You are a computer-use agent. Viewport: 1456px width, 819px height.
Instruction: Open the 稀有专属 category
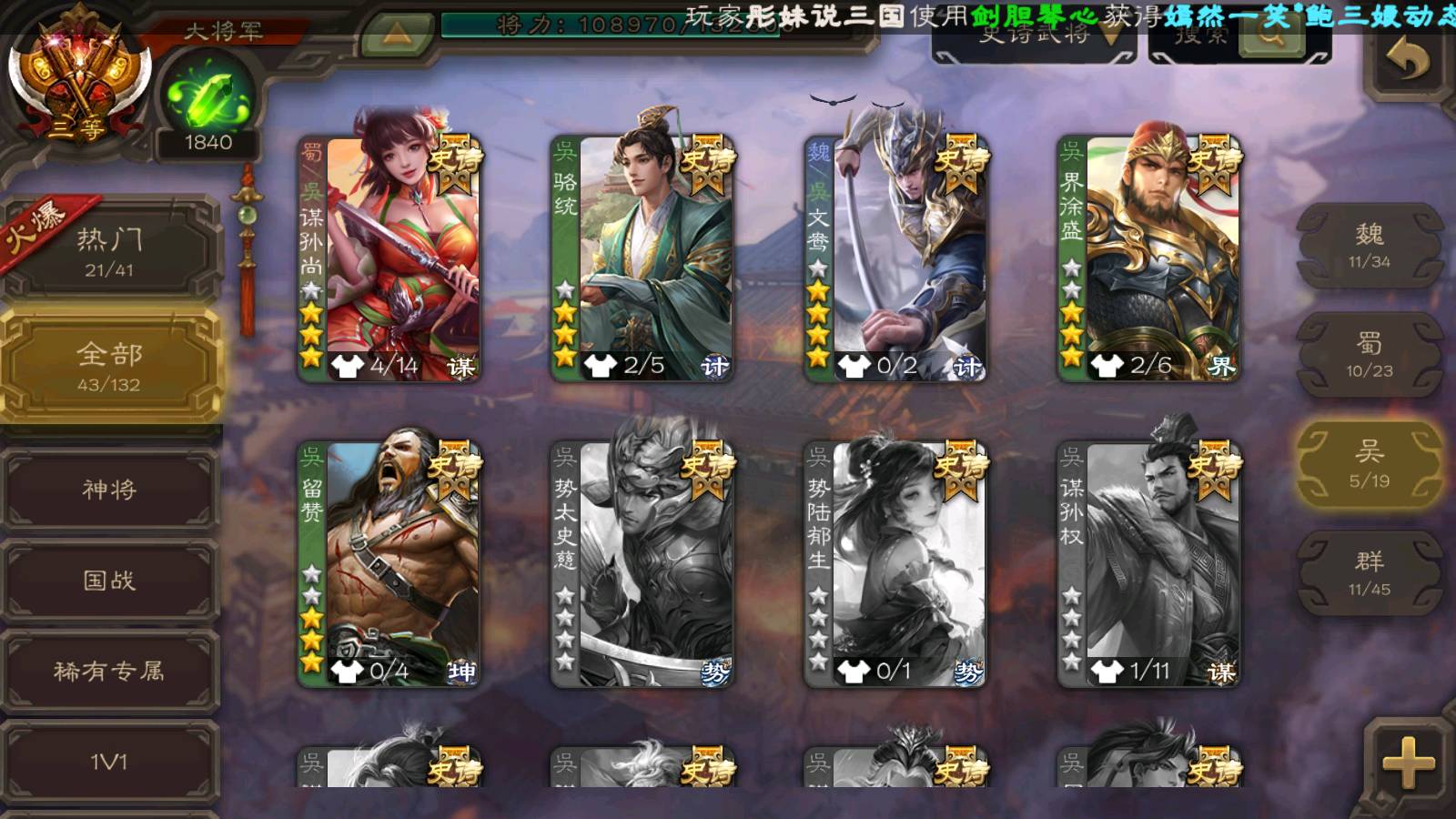[x=109, y=672]
